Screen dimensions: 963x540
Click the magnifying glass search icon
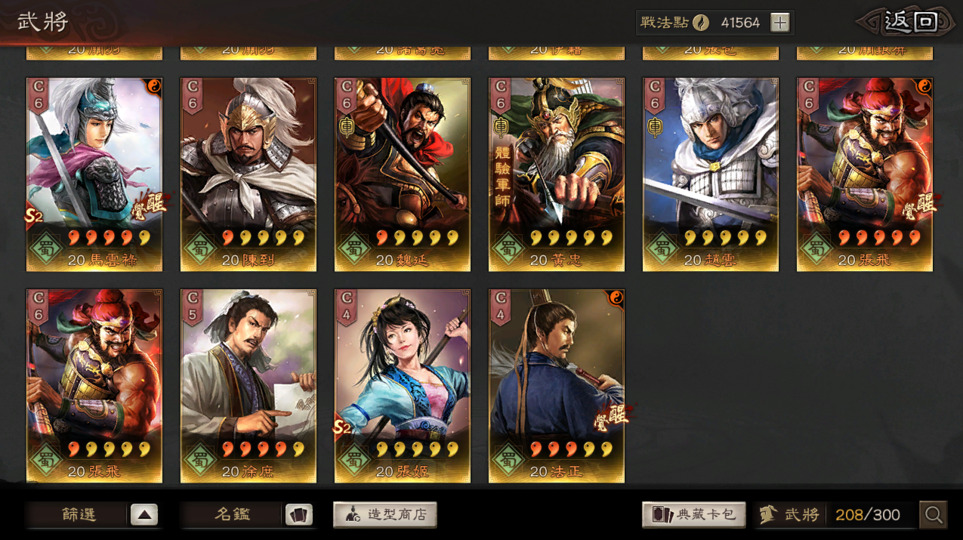pyautogui.click(x=933, y=515)
